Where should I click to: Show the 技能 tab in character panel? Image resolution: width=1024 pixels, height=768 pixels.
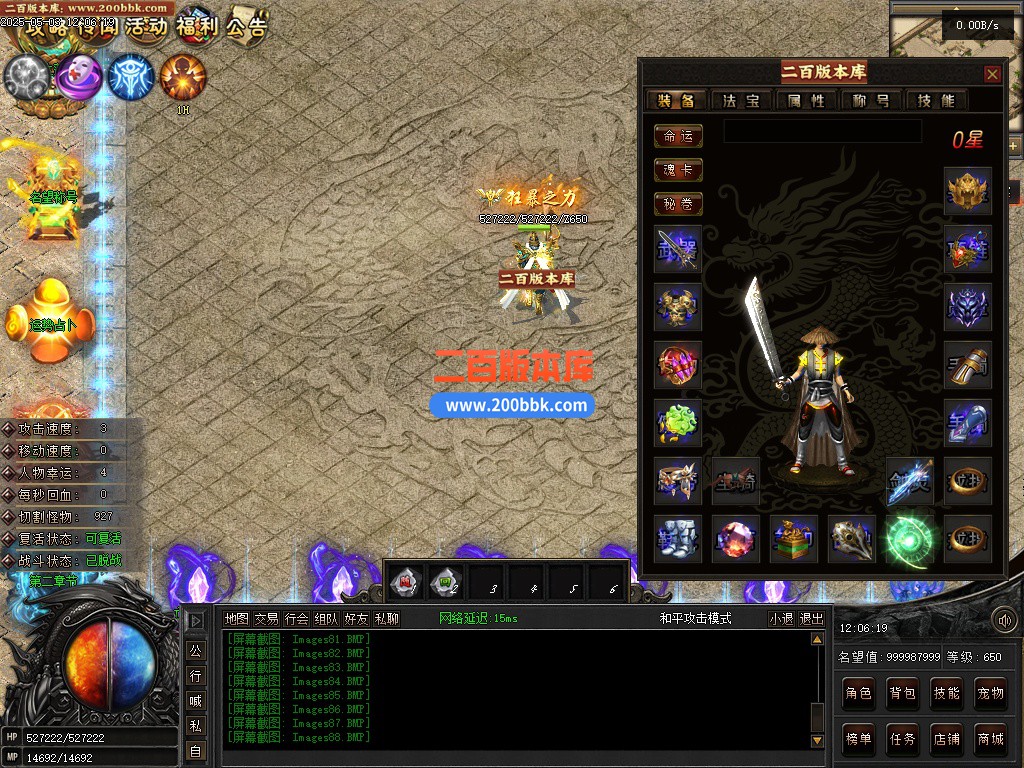pos(936,101)
